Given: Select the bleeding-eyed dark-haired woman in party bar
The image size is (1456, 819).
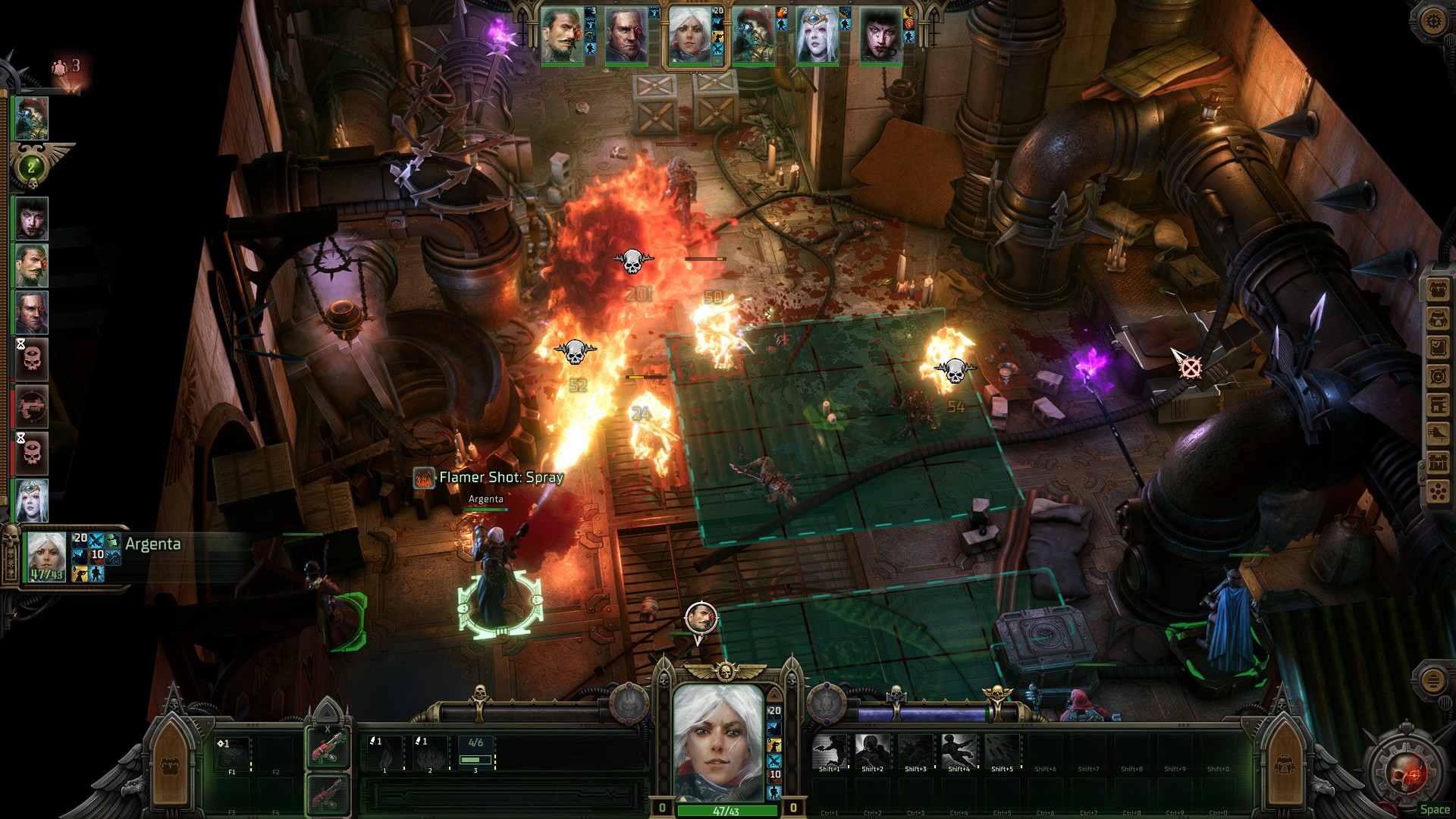Looking at the screenshot, I should 880,36.
